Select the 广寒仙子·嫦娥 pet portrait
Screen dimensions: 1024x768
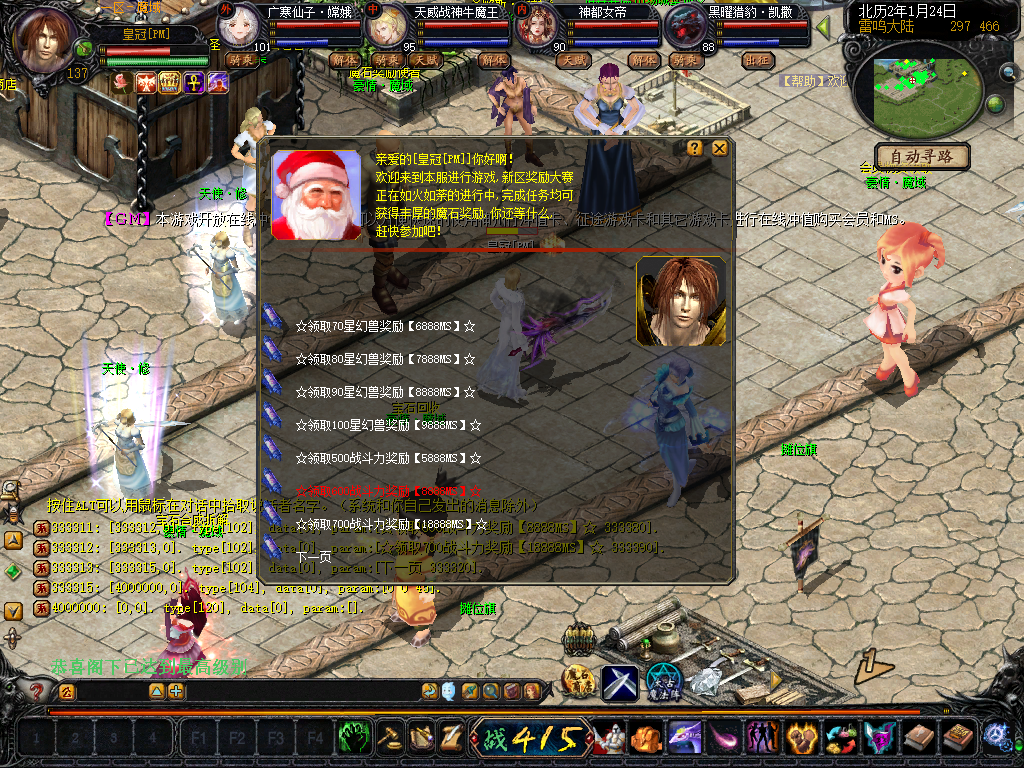240,29
